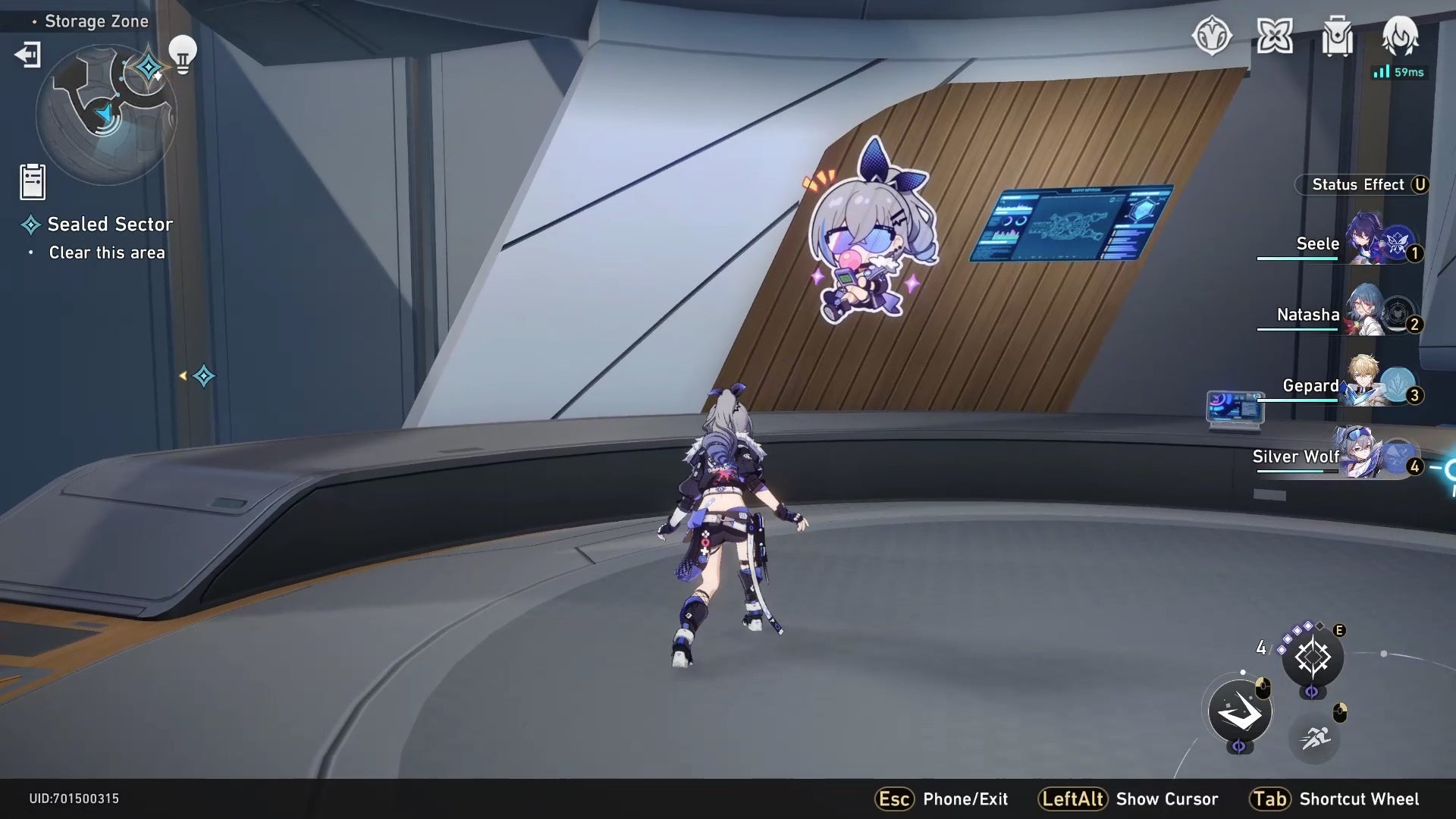The width and height of the screenshot is (1456, 819).
Task: Click the Sealed Sector quest diamond icon
Action: coord(31,224)
